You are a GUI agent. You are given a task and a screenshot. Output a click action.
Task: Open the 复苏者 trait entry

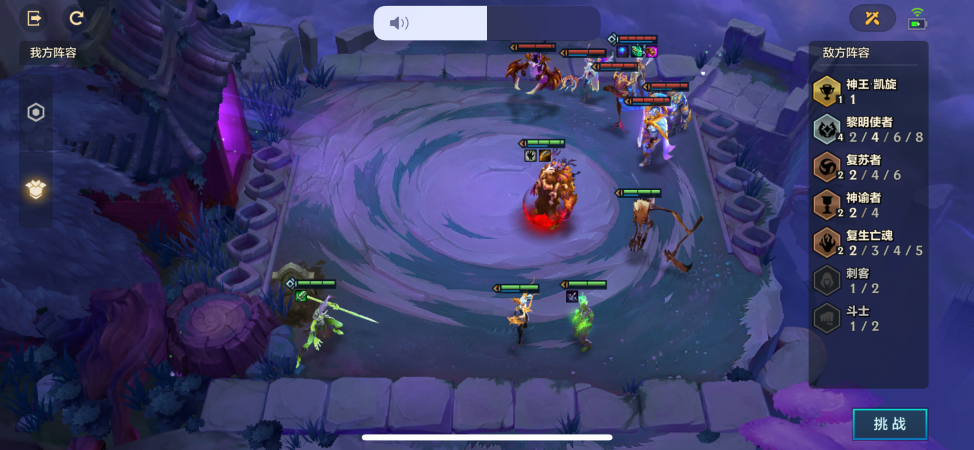(868, 167)
